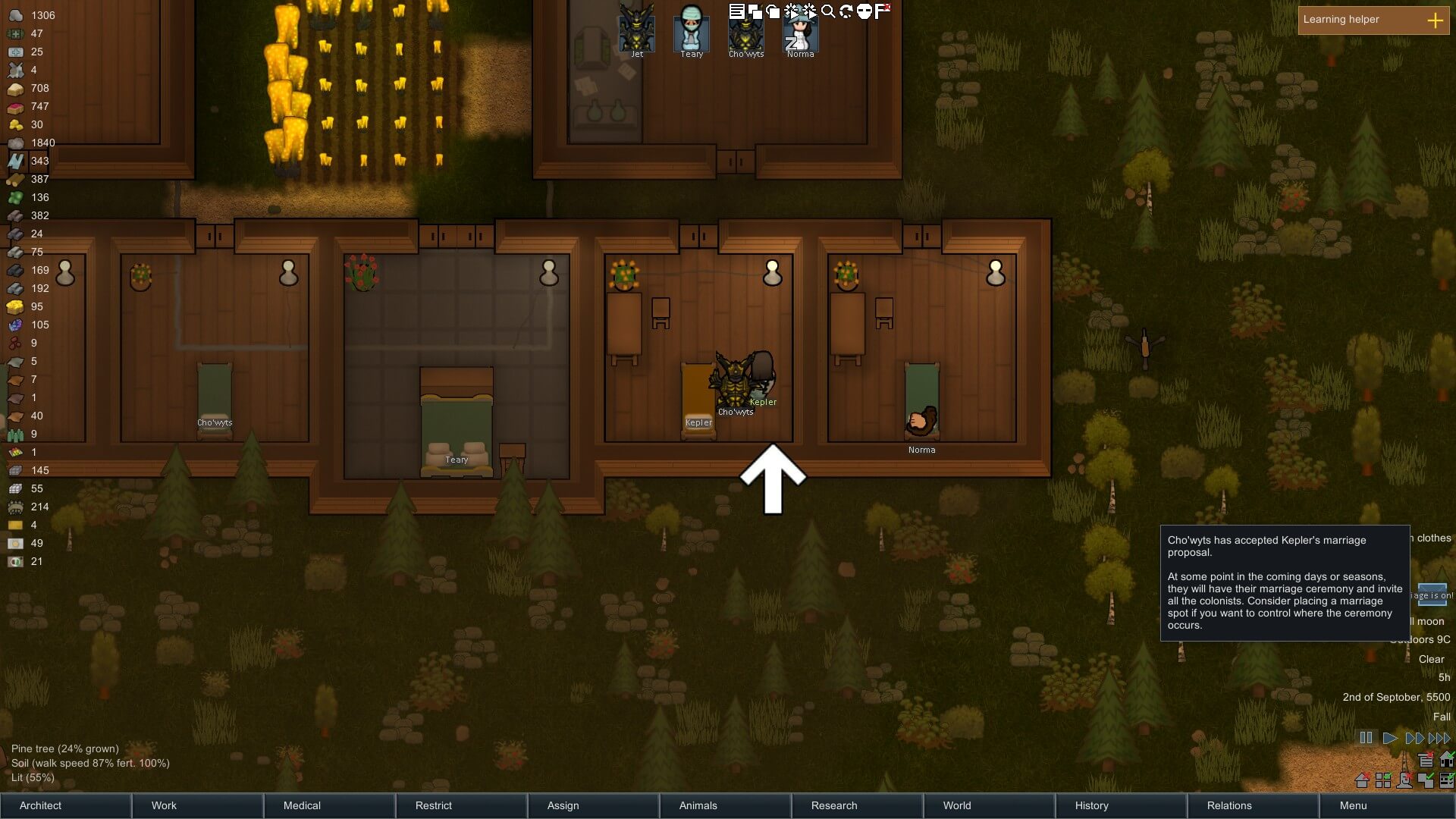Click the magnifying glass icon in top toolbar
1456x819 pixels.
pos(828,11)
